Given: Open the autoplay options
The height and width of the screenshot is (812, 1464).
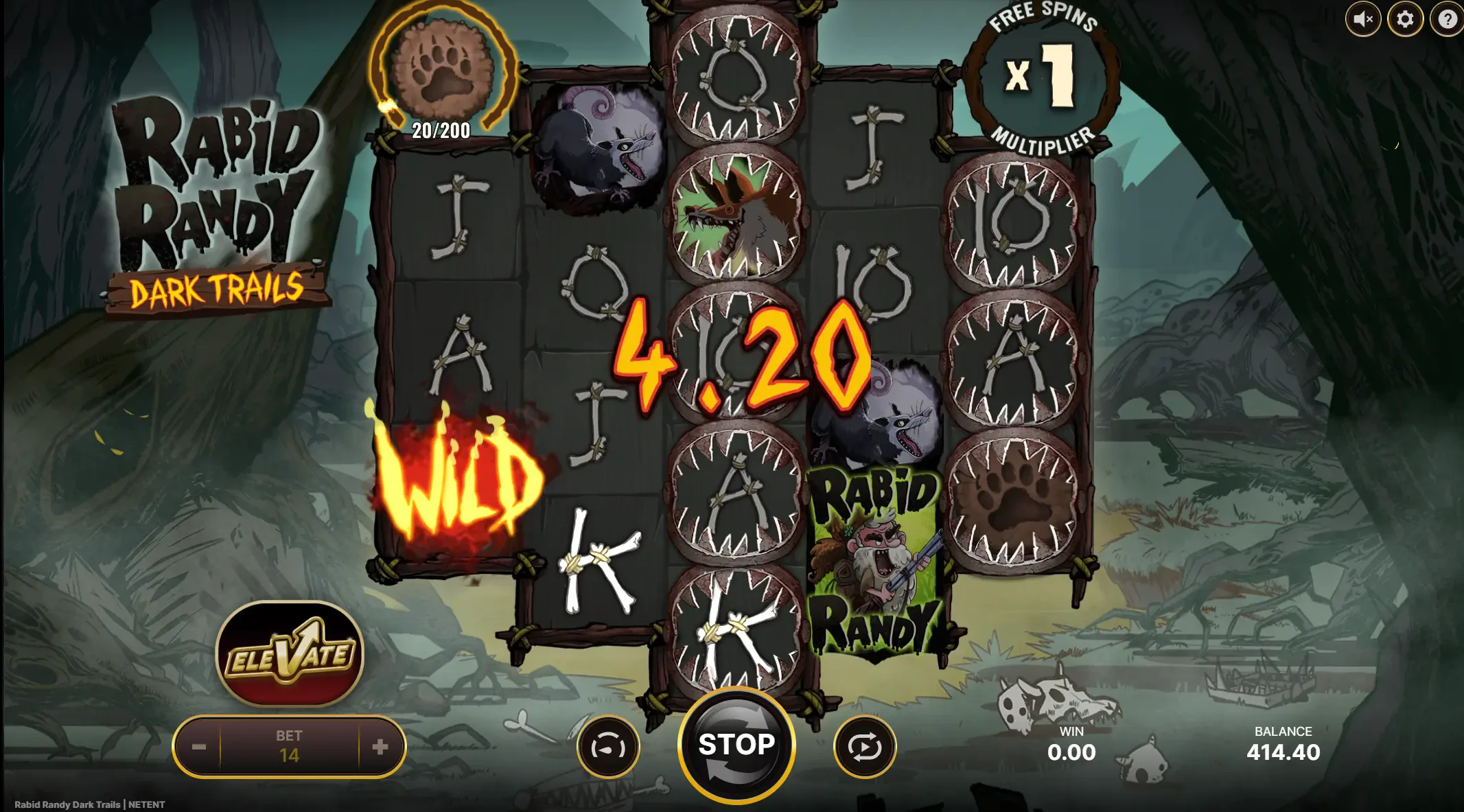Looking at the screenshot, I should point(864,747).
